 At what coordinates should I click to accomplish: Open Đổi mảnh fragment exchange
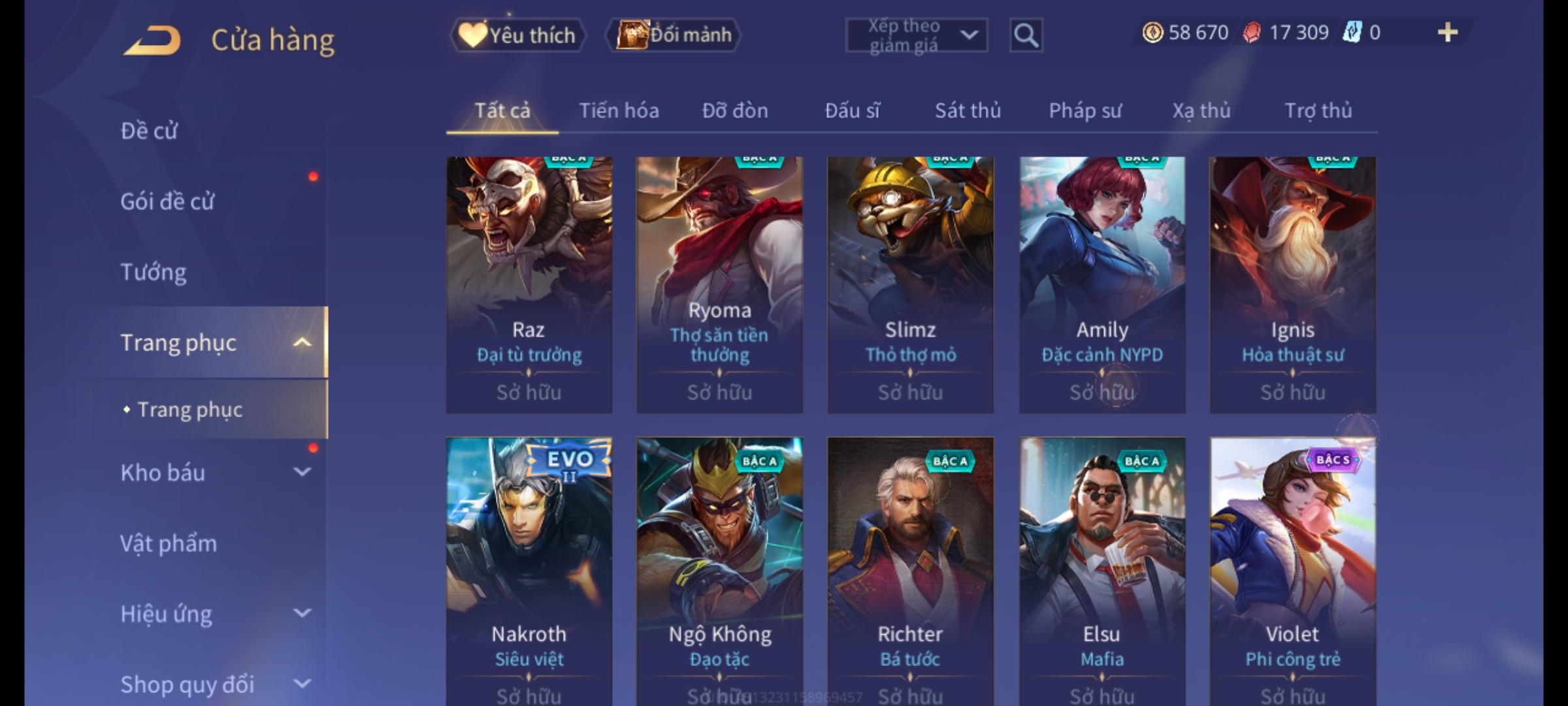674,35
